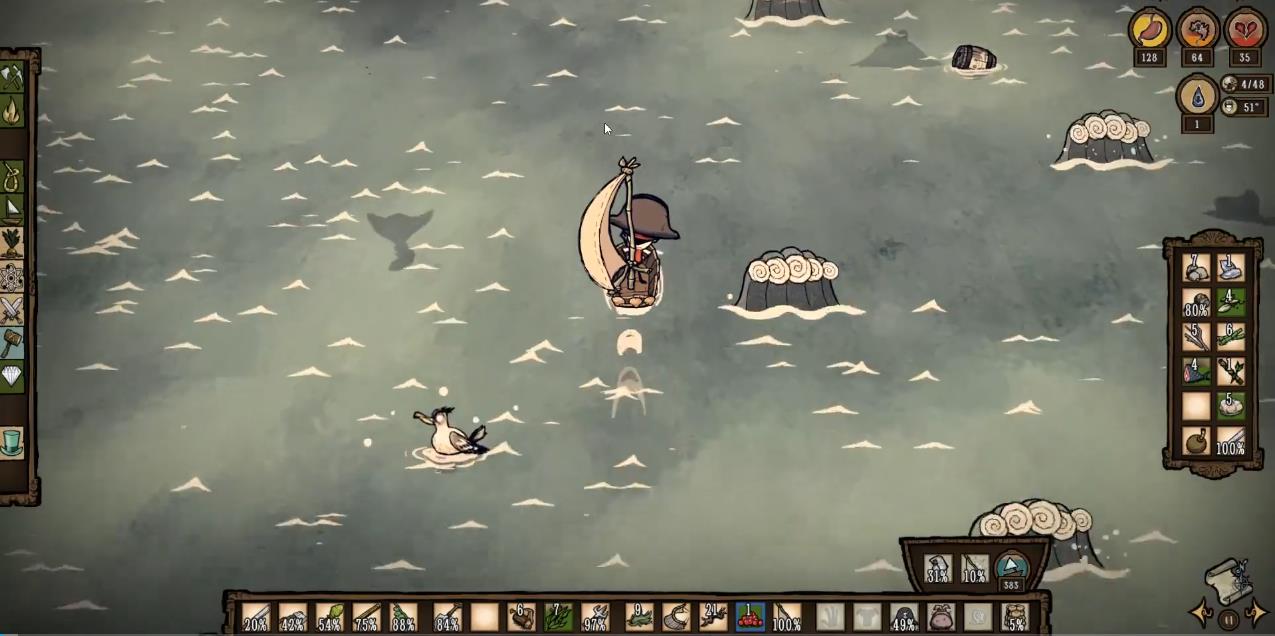
Task: Click the boat sail slot showing 31%
Action: coord(938,569)
